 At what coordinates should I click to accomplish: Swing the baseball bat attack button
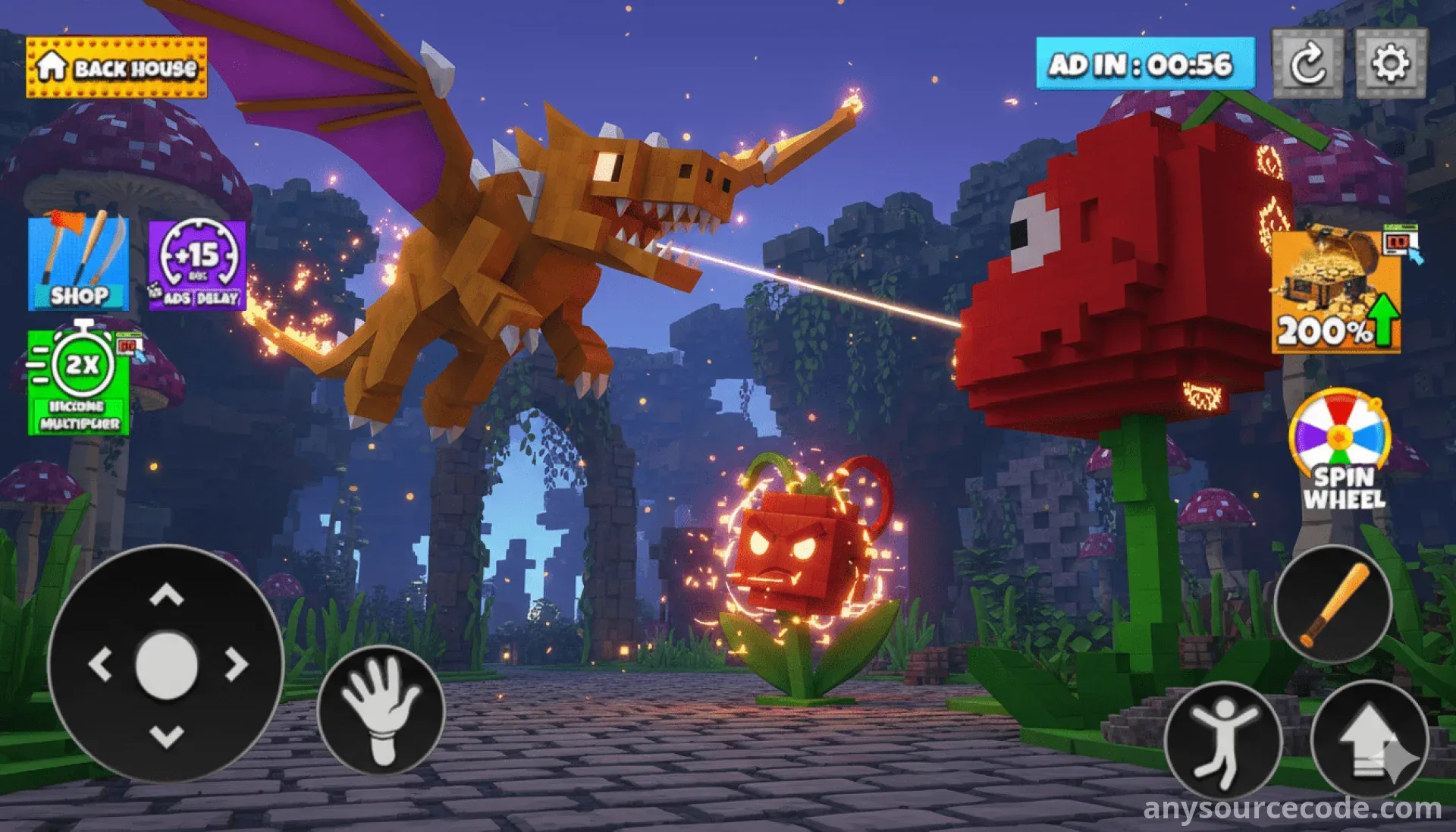pyautogui.click(x=1333, y=604)
